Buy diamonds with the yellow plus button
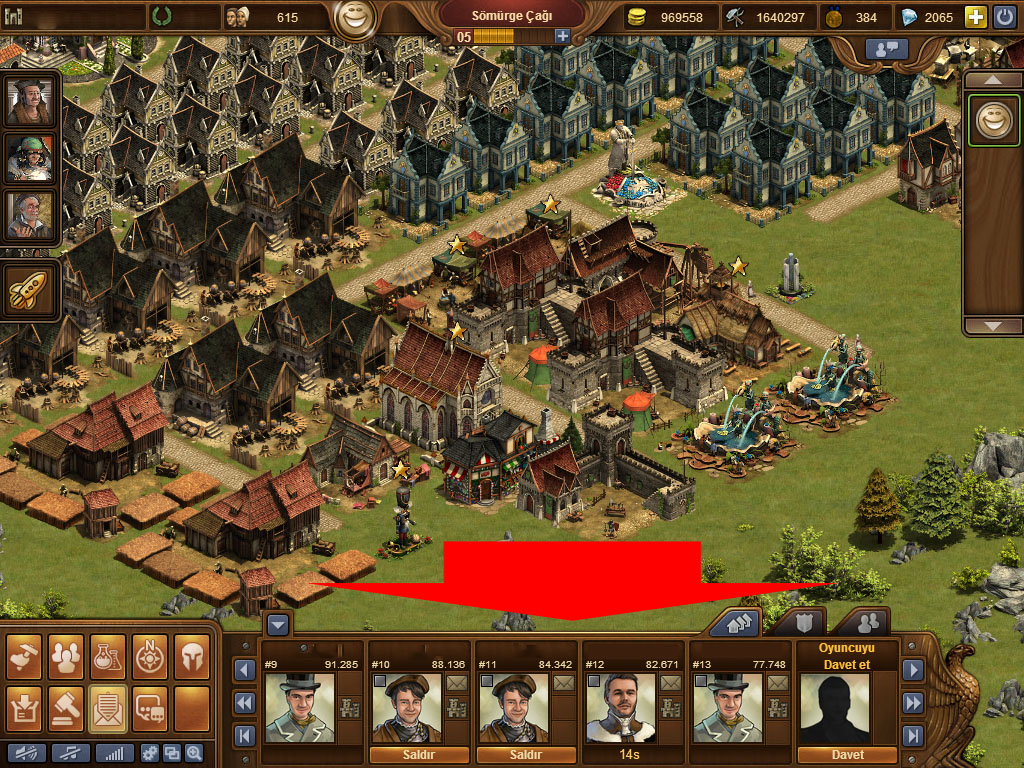1024x768 pixels. point(975,17)
